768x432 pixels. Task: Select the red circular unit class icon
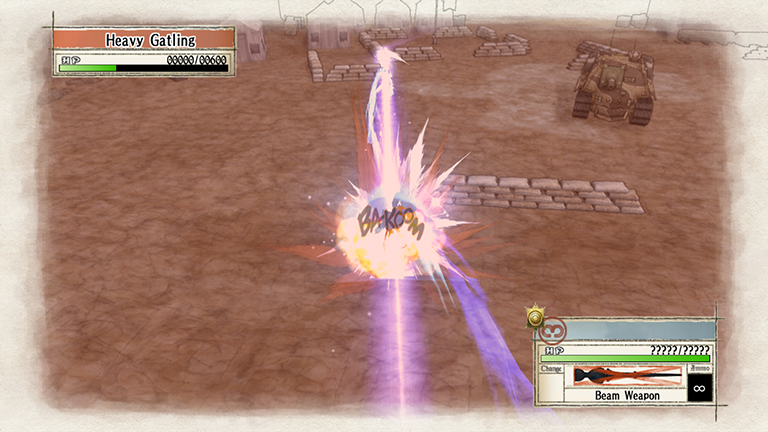pos(553,329)
